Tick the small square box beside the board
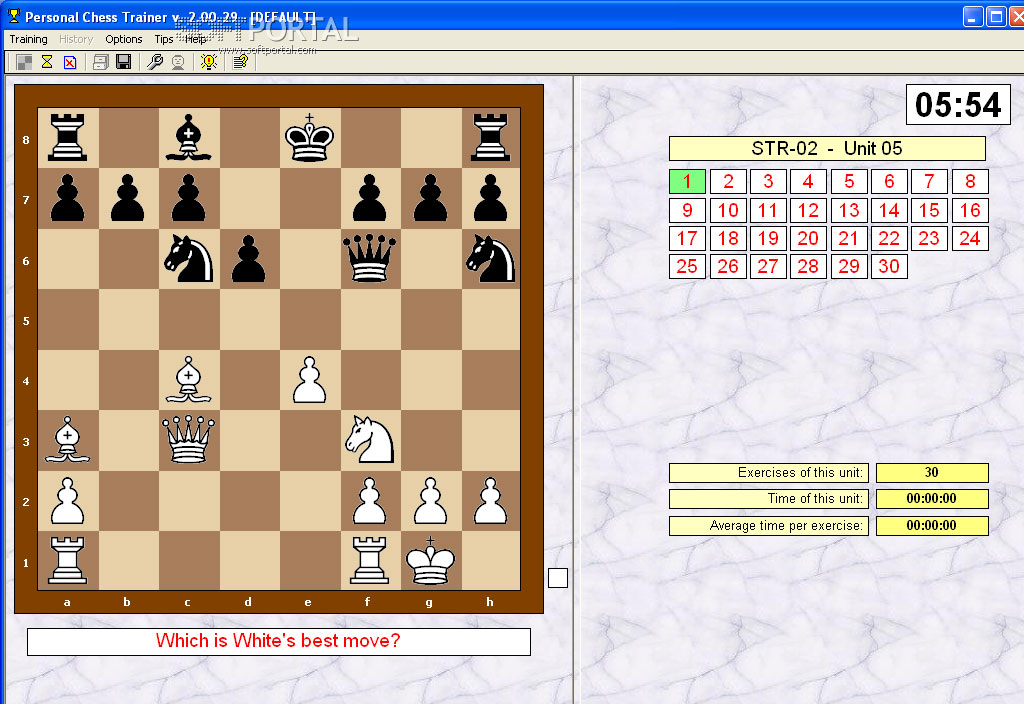This screenshot has width=1024, height=704. (x=558, y=578)
